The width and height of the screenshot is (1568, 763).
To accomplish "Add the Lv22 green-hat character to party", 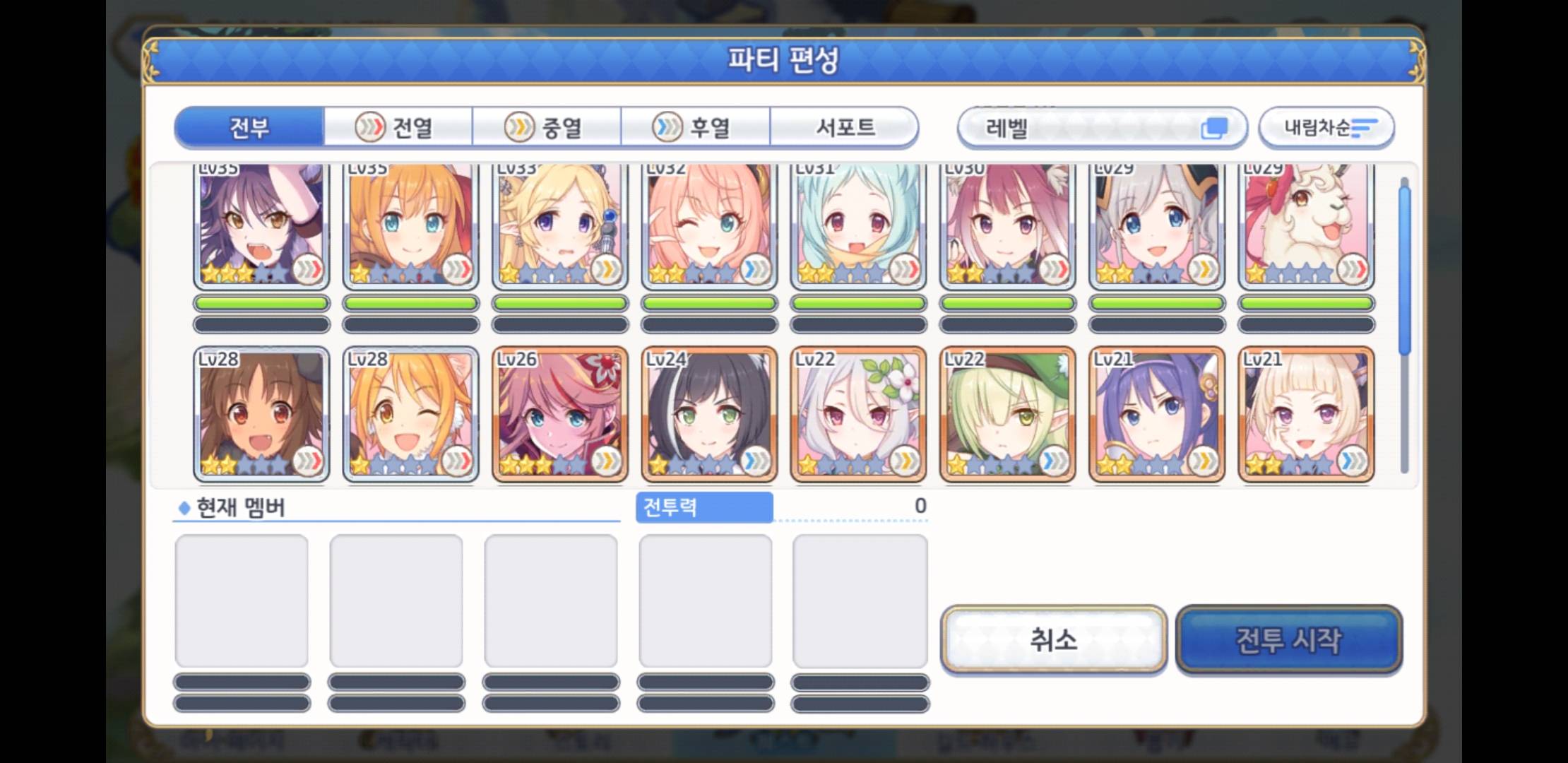I will pos(1007,414).
